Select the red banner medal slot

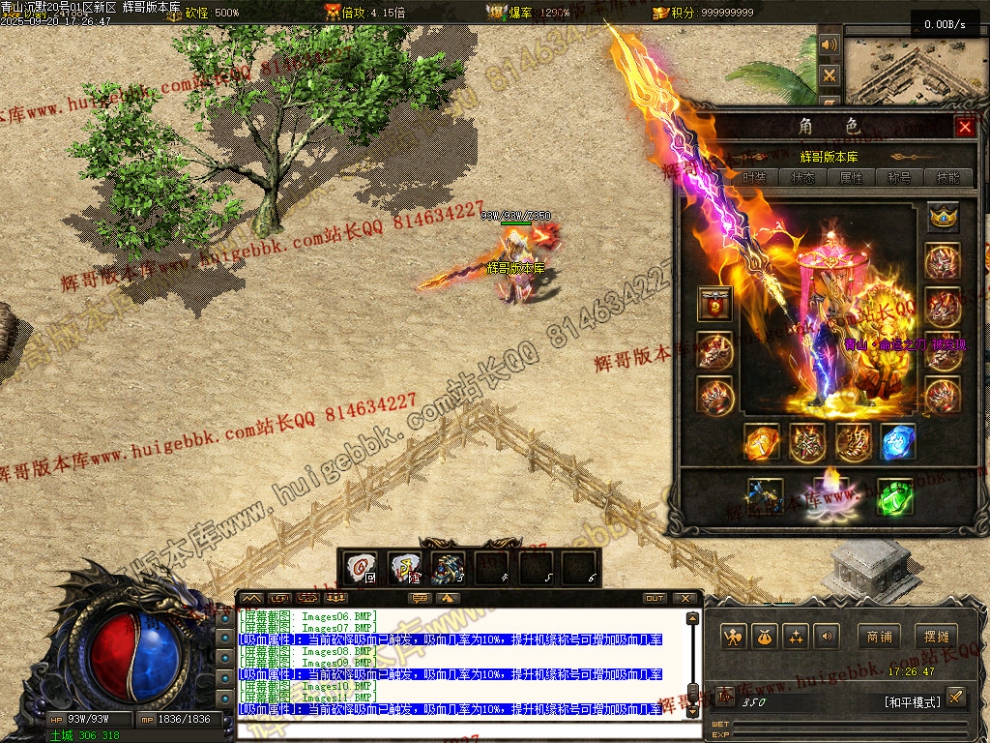[714, 304]
